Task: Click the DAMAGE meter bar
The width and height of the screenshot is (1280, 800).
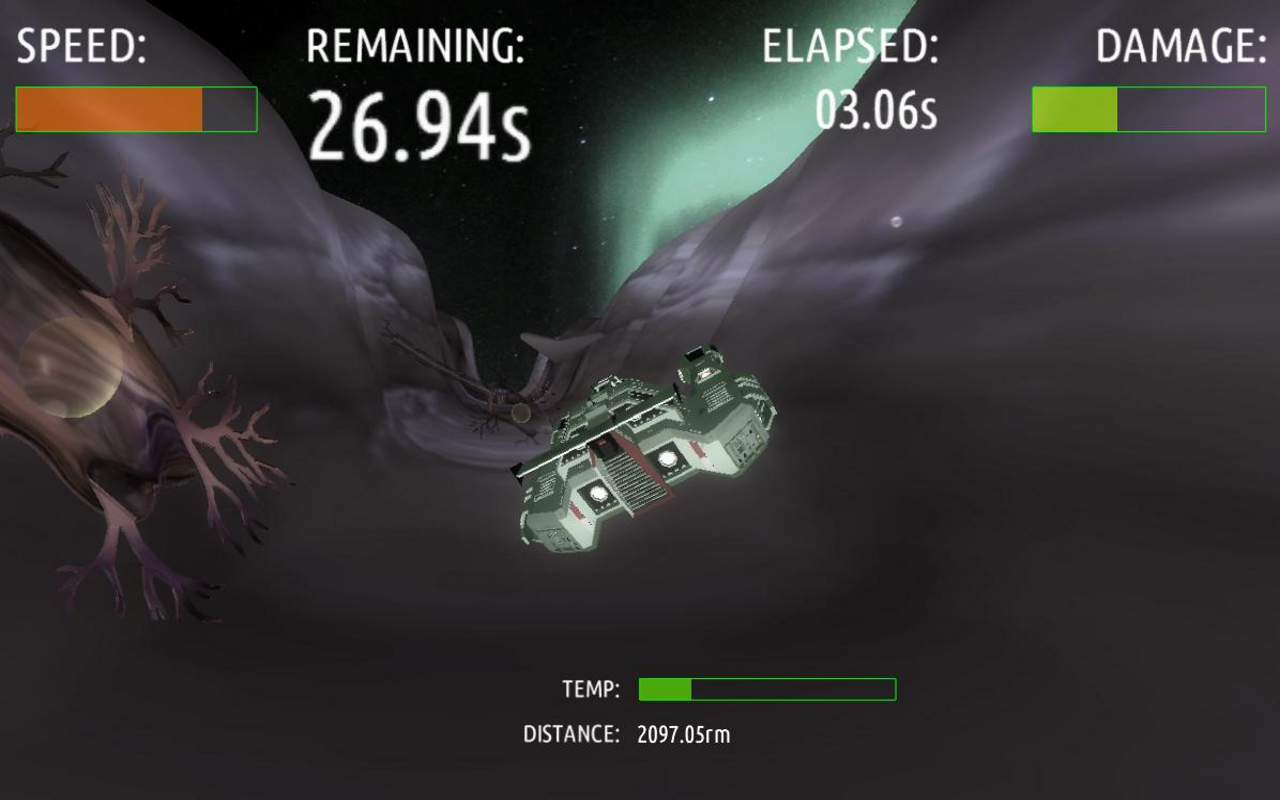Action: [x=1150, y=110]
